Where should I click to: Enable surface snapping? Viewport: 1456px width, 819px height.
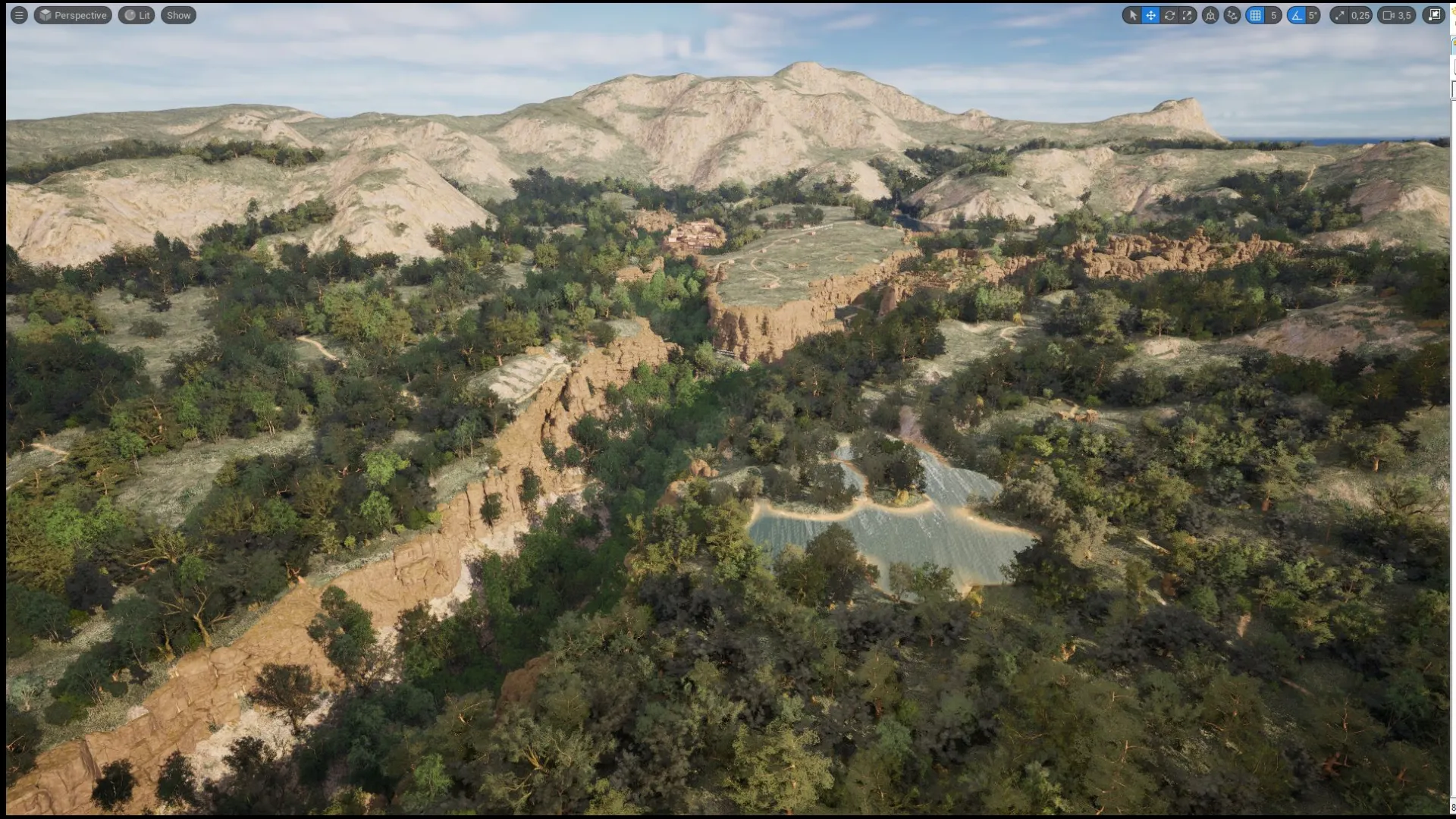pos(1232,15)
